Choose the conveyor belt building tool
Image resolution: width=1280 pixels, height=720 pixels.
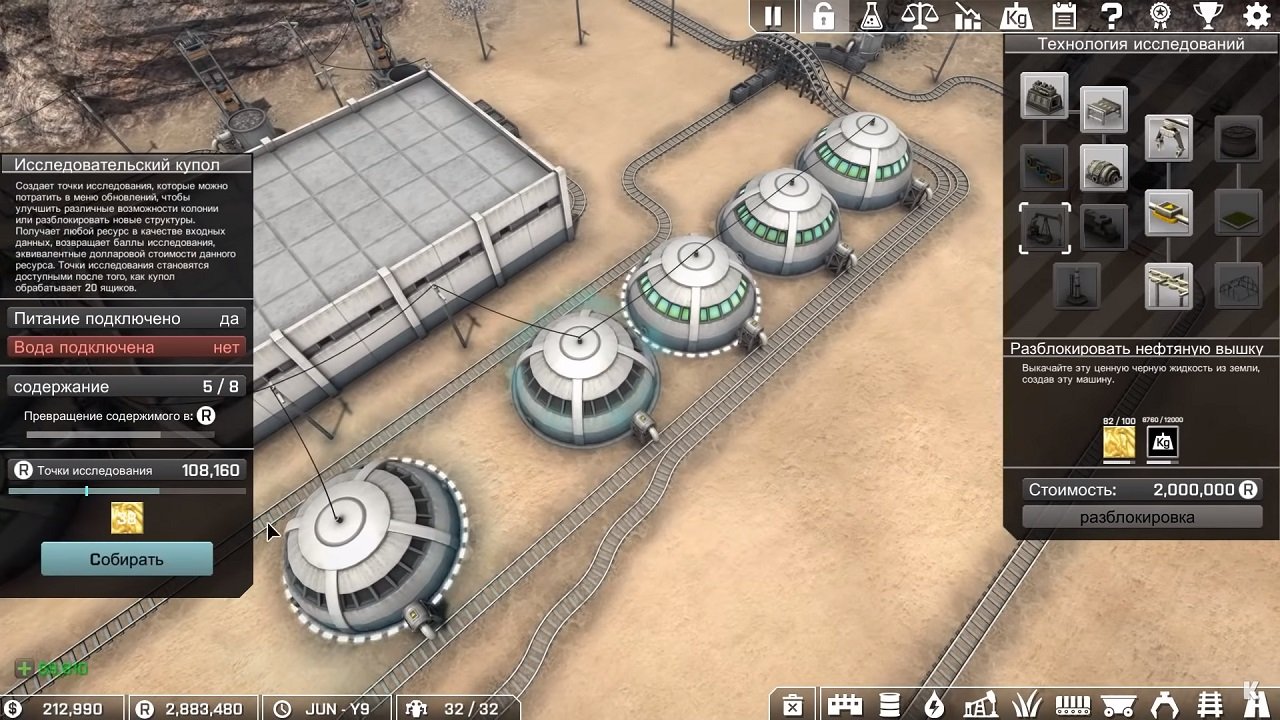click(1074, 705)
